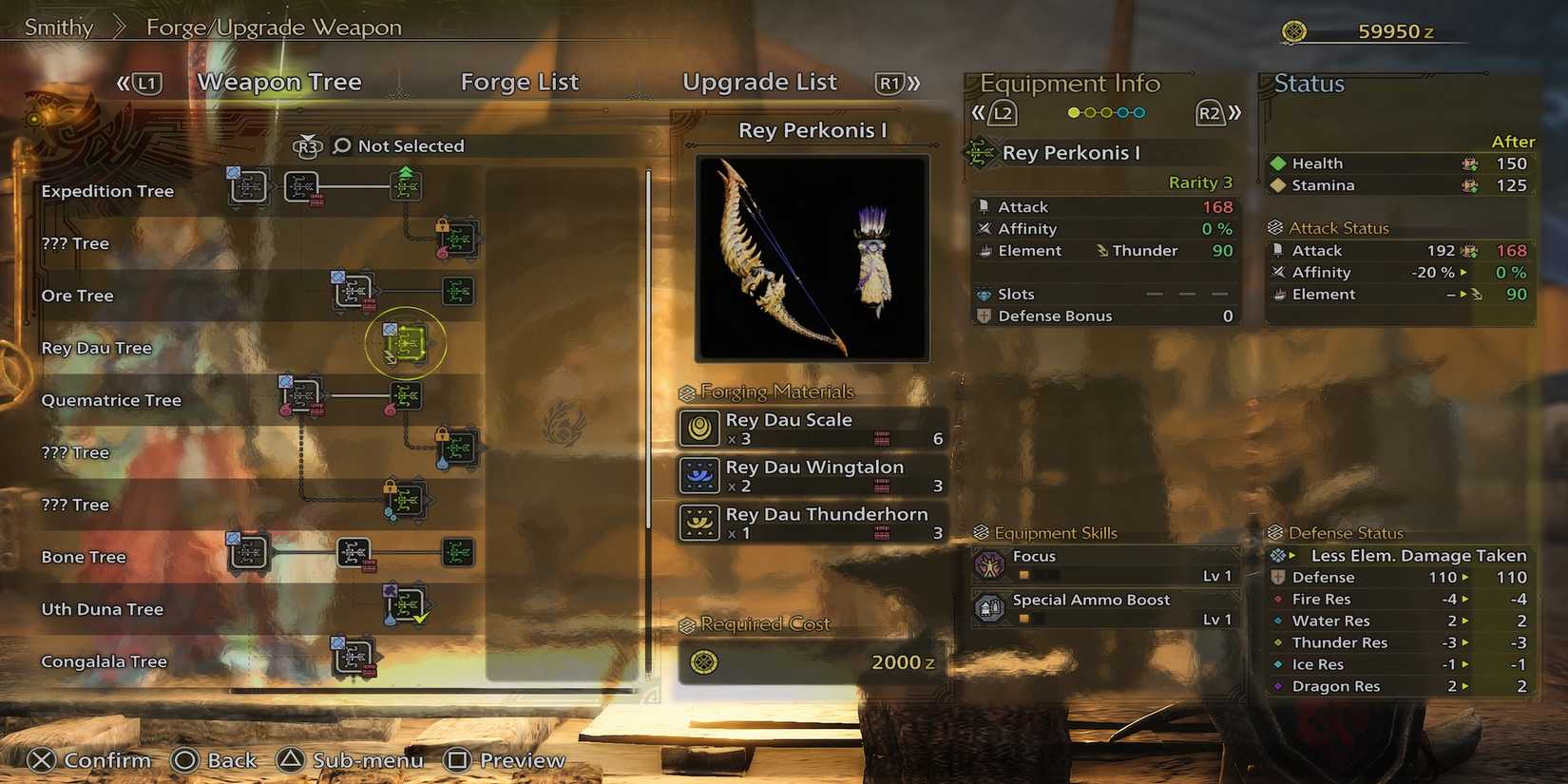Image resolution: width=1568 pixels, height=784 pixels.
Task: Inspect the Special Ammo Boost skill
Action: click(1106, 608)
